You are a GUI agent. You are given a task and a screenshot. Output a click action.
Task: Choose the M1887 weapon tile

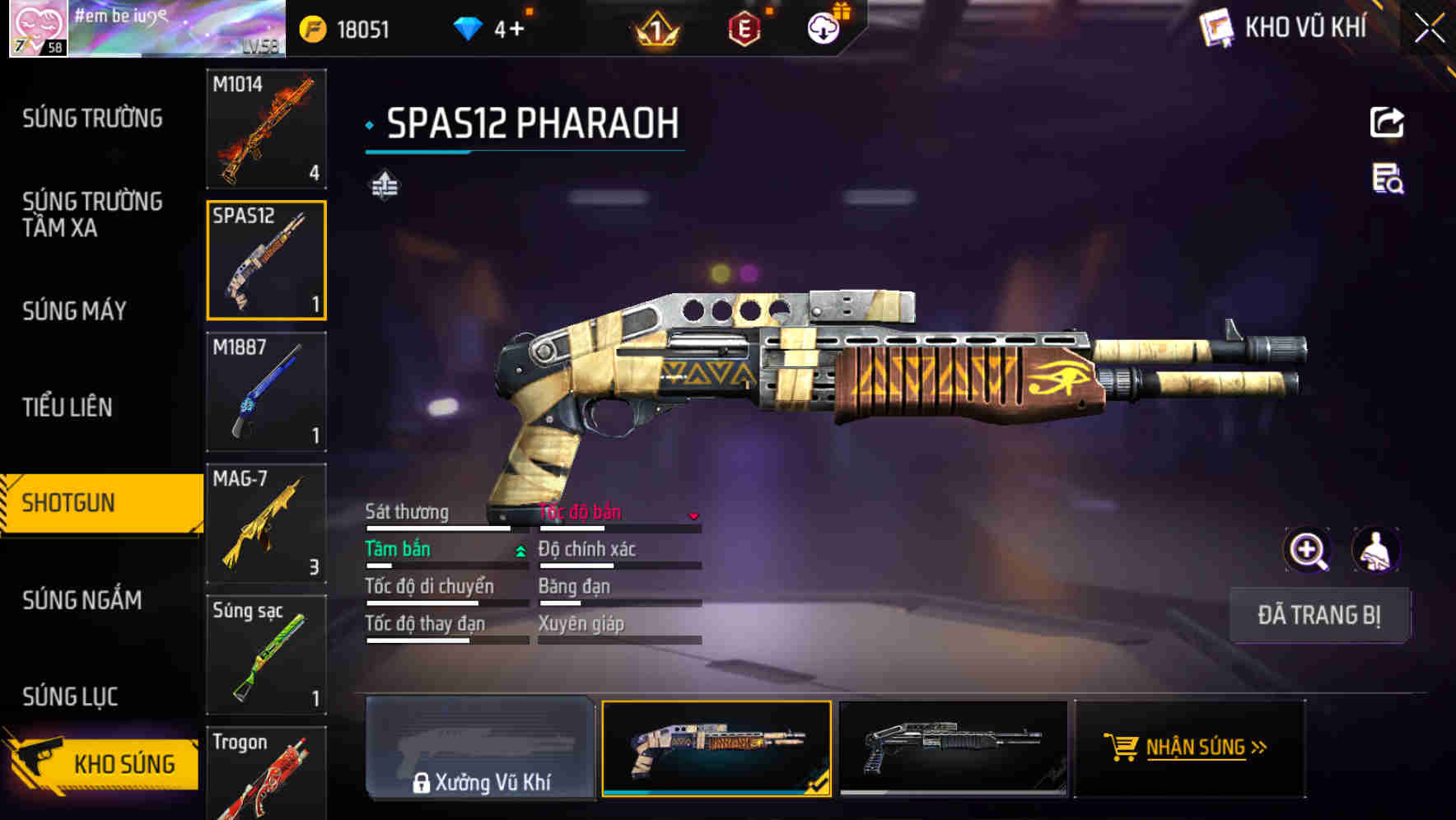[266, 392]
